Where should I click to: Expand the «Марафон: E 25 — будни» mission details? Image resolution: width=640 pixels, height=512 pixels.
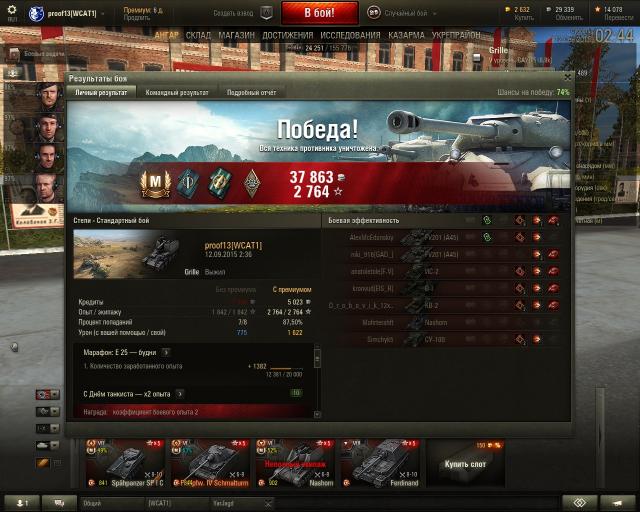click(166, 352)
